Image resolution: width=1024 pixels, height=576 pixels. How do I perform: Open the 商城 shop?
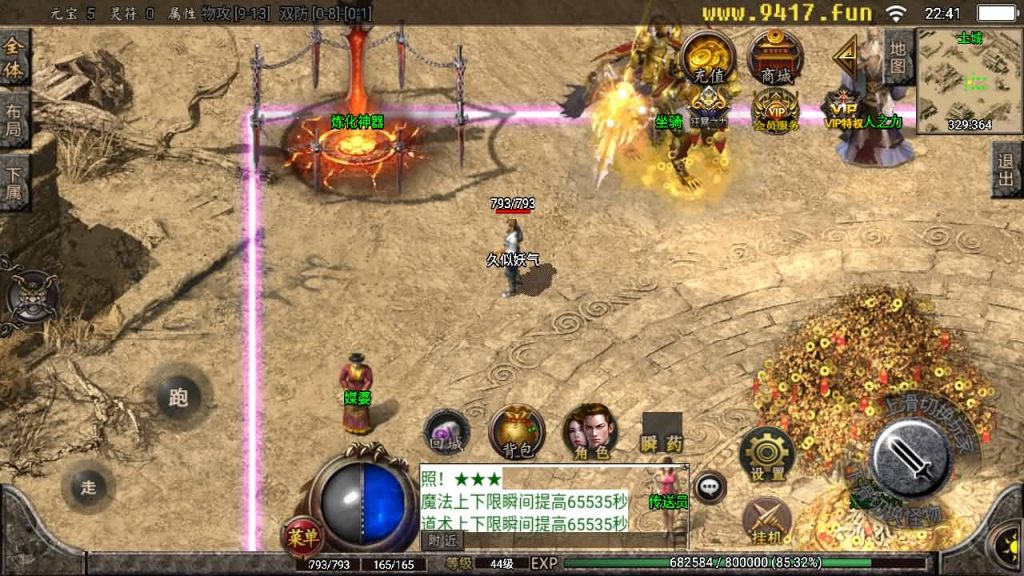(x=775, y=57)
